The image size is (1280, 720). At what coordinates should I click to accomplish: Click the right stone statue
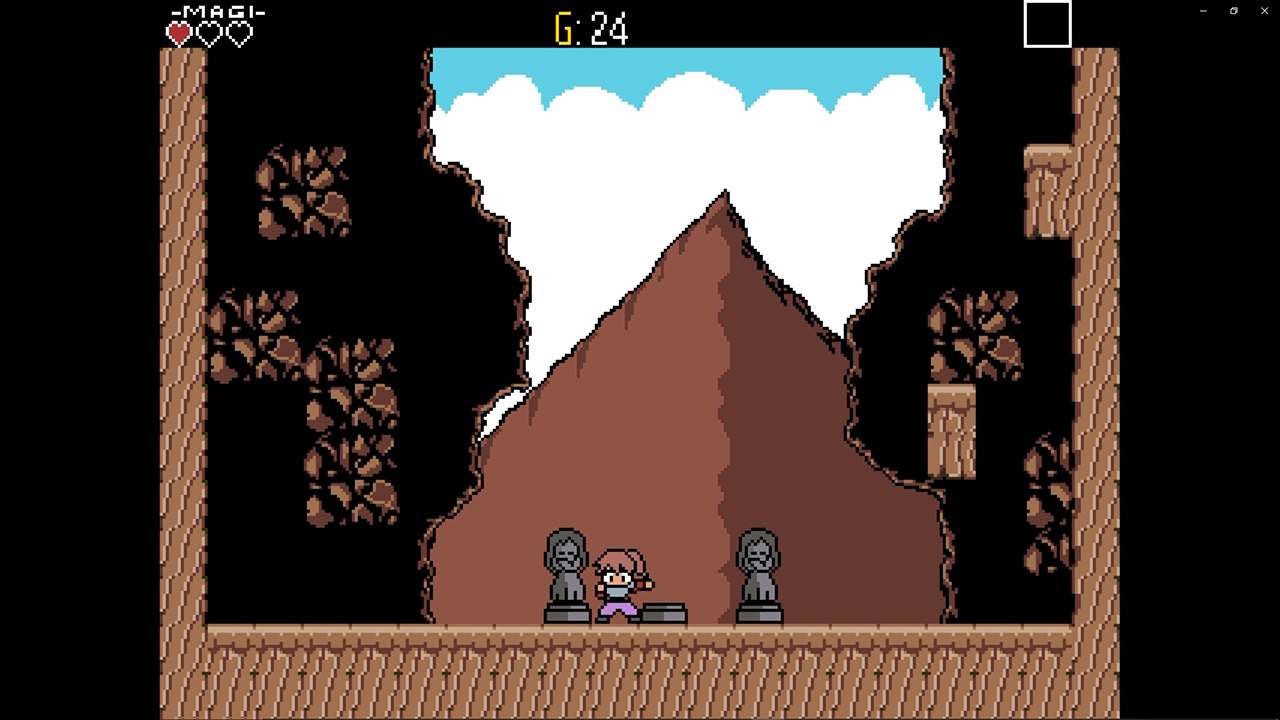tap(757, 570)
